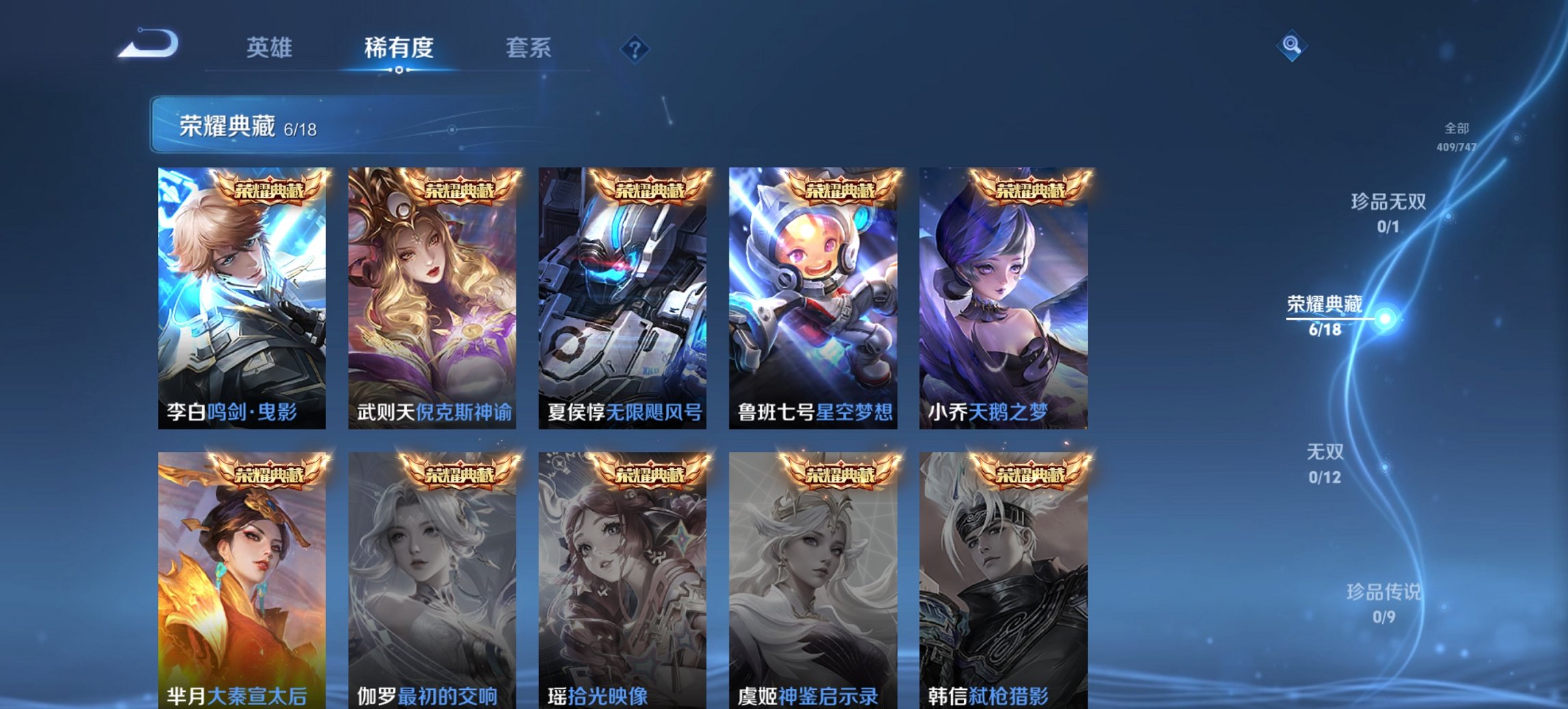Switch to the 英雄 tab
Screen dimensions: 1568x709
click(269, 48)
